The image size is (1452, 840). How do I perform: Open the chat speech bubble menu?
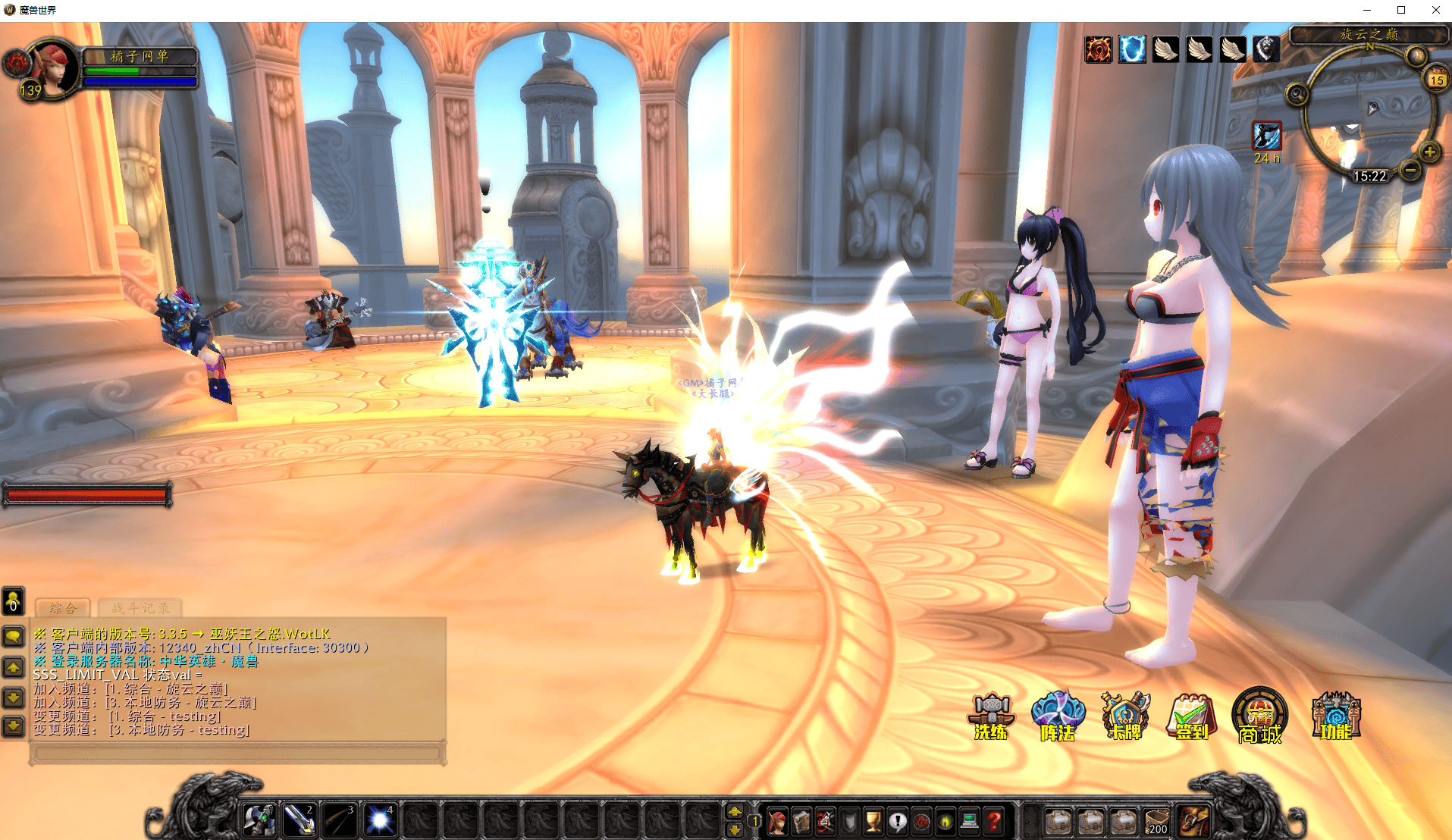14,635
